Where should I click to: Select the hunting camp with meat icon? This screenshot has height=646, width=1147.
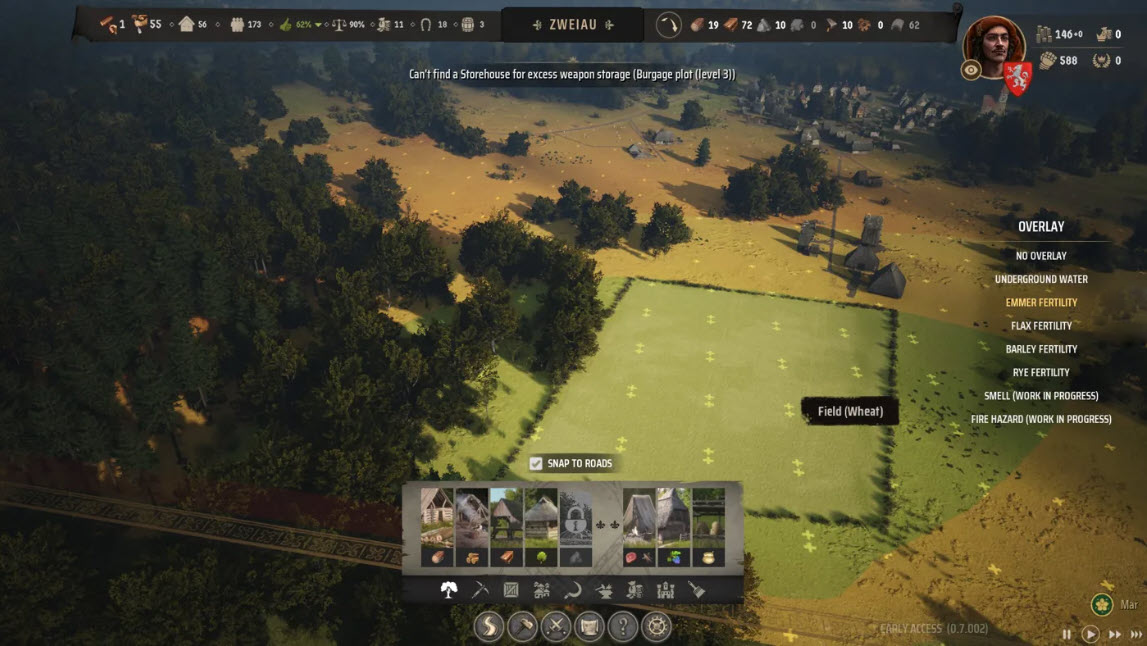639,527
